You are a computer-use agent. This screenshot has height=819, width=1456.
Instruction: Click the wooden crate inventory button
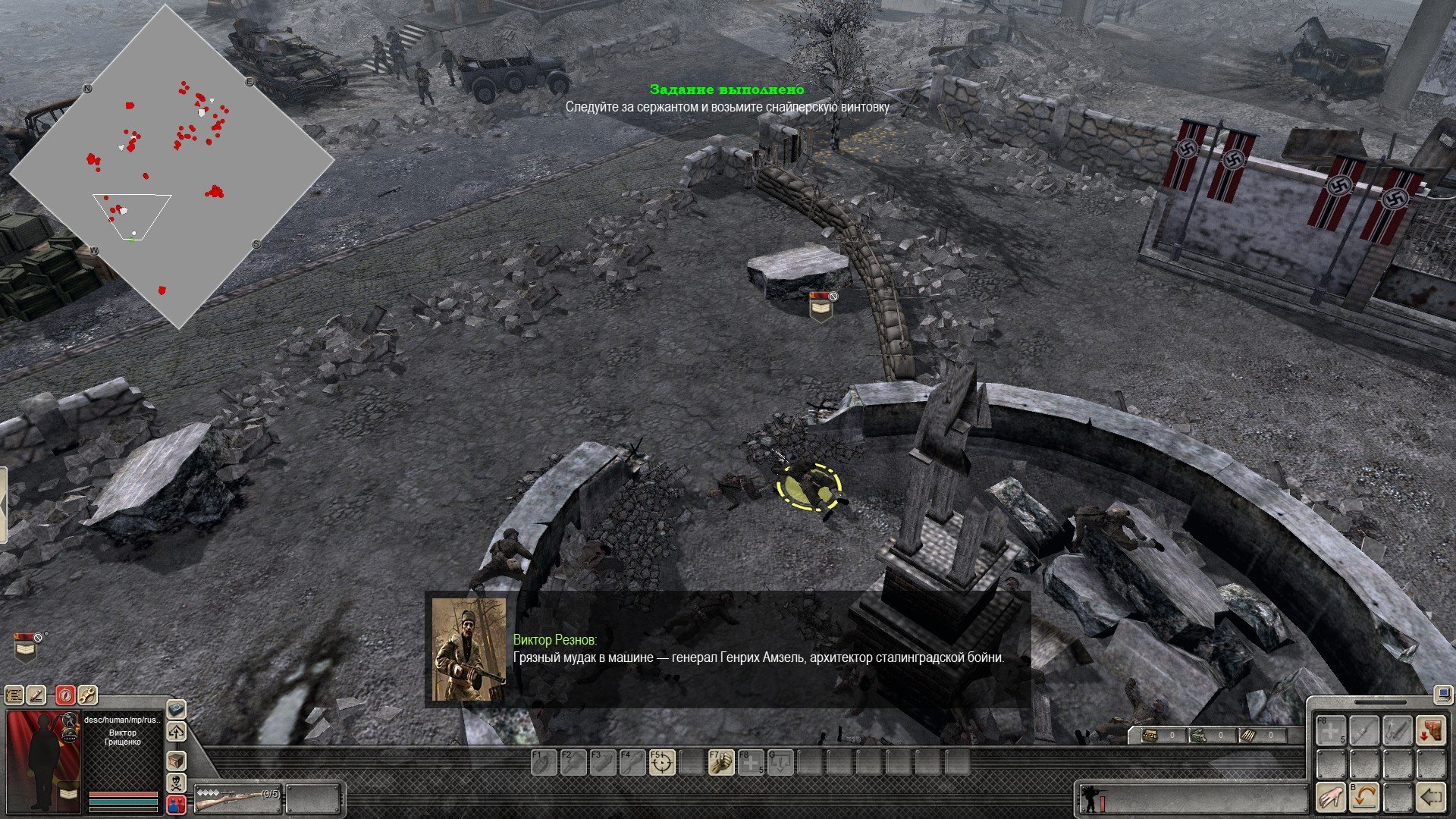click(x=176, y=761)
